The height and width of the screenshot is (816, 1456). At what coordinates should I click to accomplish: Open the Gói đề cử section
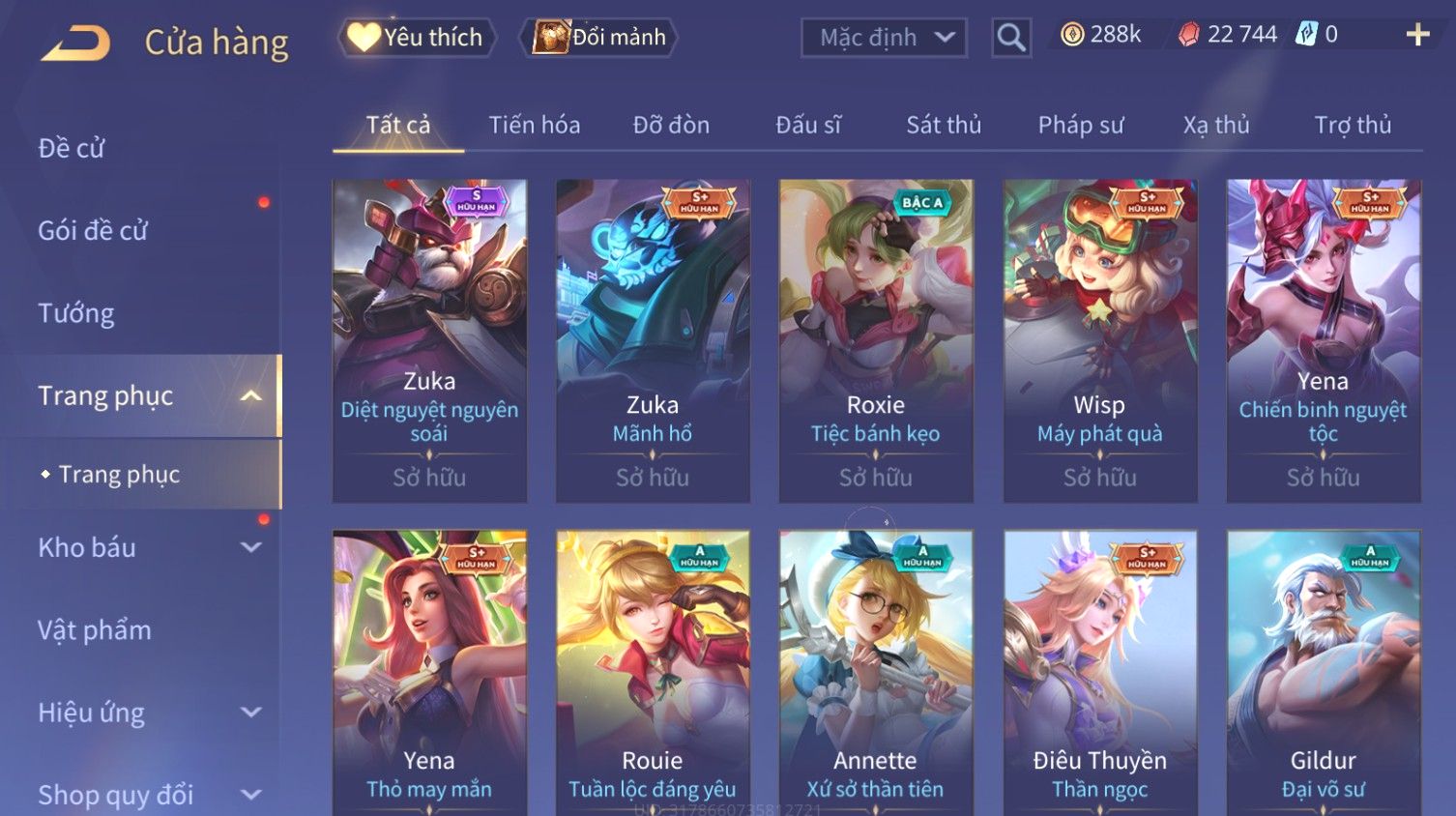pos(93,230)
